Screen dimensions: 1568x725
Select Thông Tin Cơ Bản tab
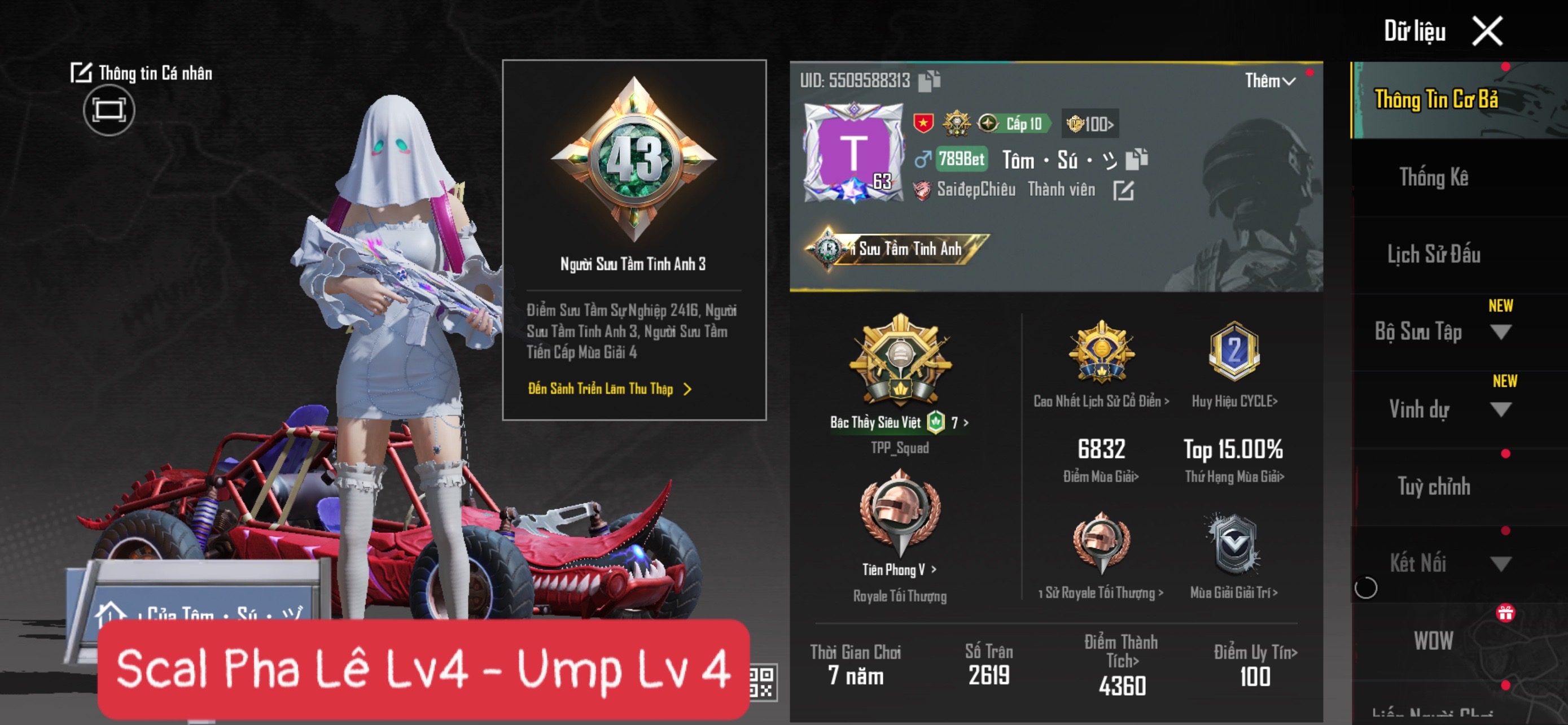1436,100
